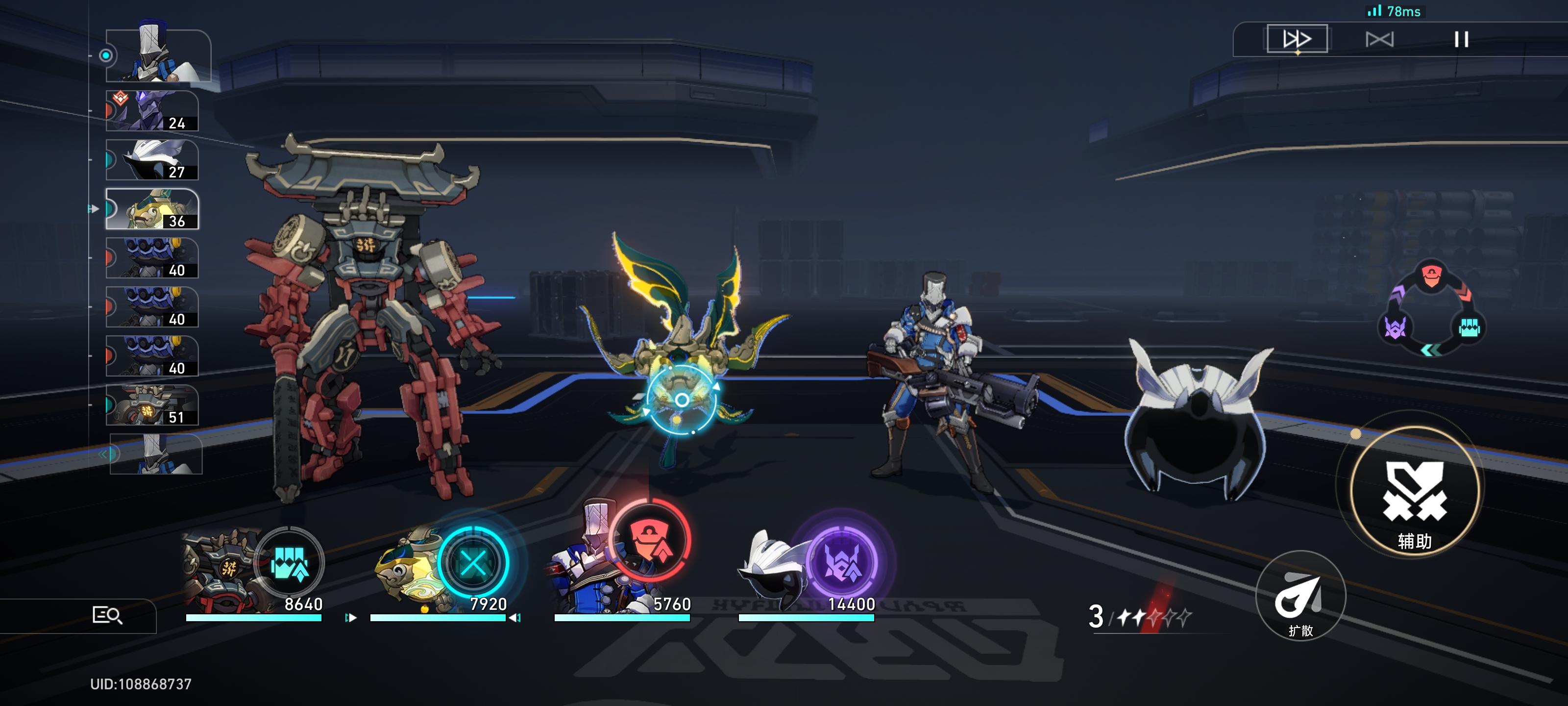The width and height of the screenshot is (1568, 706).
Task: Select turn order entry numbered 27
Action: tap(152, 160)
